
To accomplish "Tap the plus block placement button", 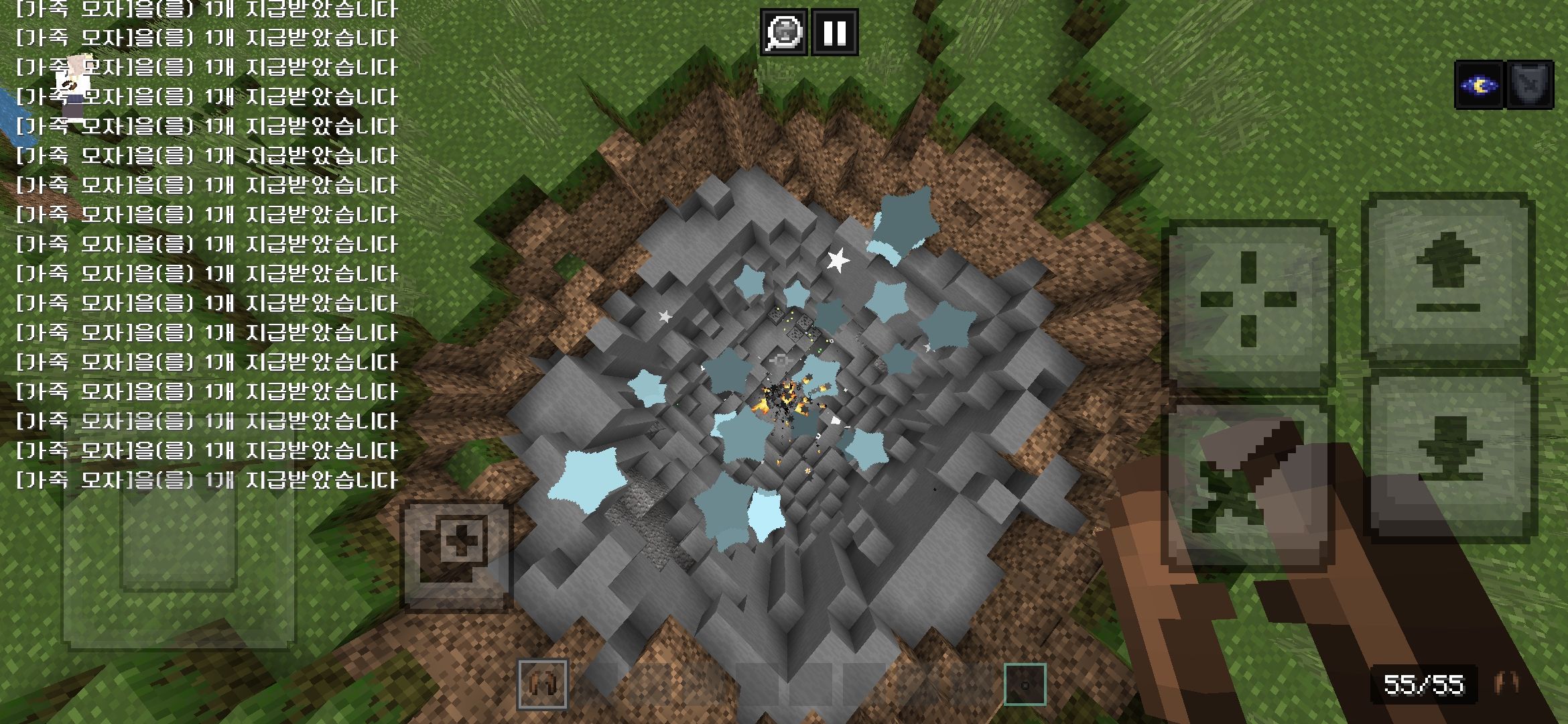I will tap(457, 554).
